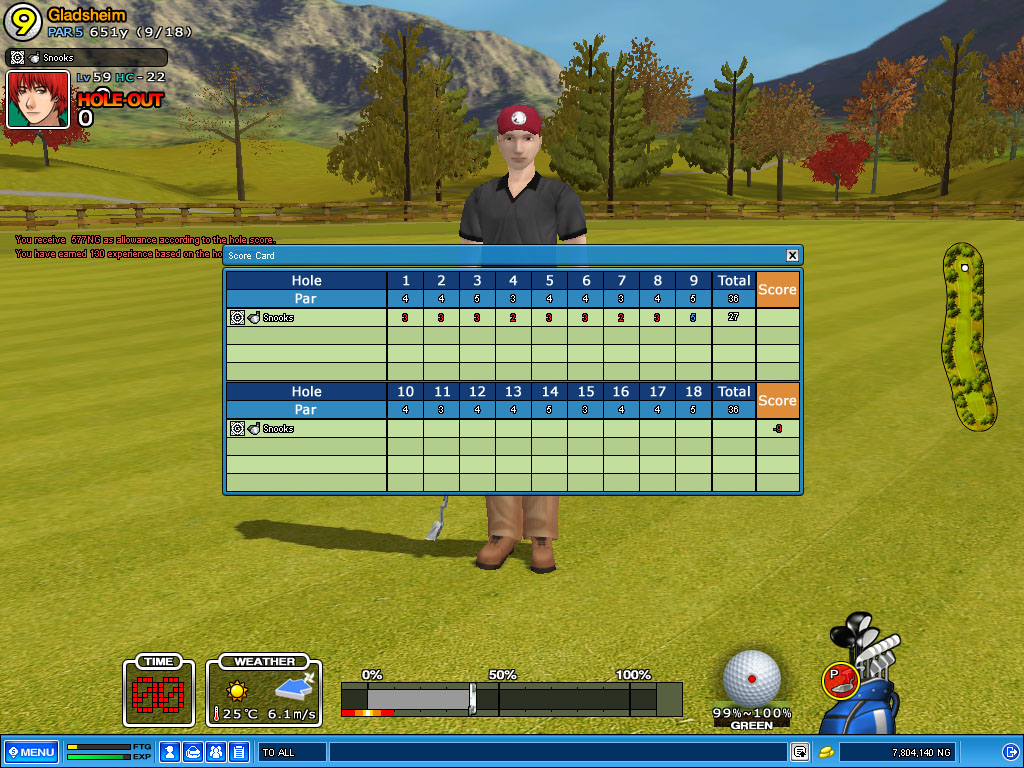Close the Score Card window

[x=792, y=256]
